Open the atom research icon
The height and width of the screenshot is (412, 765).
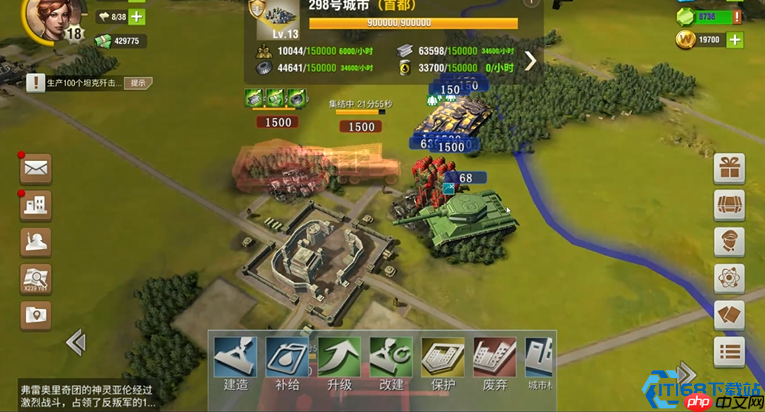pyautogui.click(x=729, y=279)
